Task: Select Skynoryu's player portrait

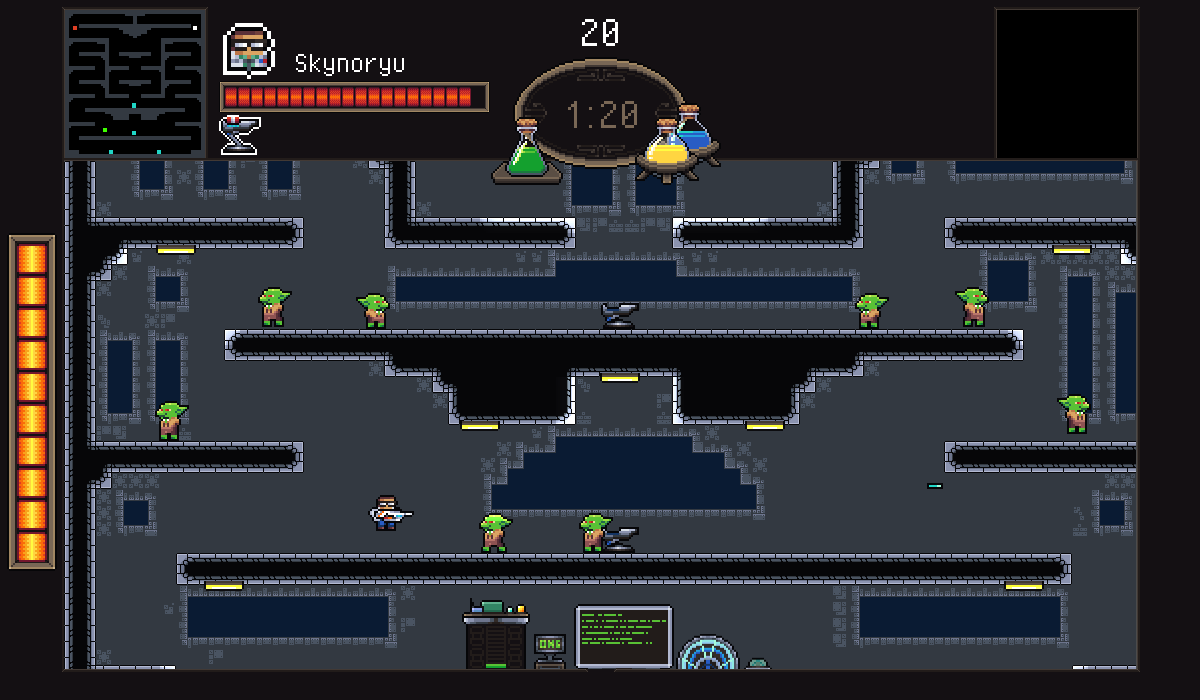Action: click(x=248, y=50)
